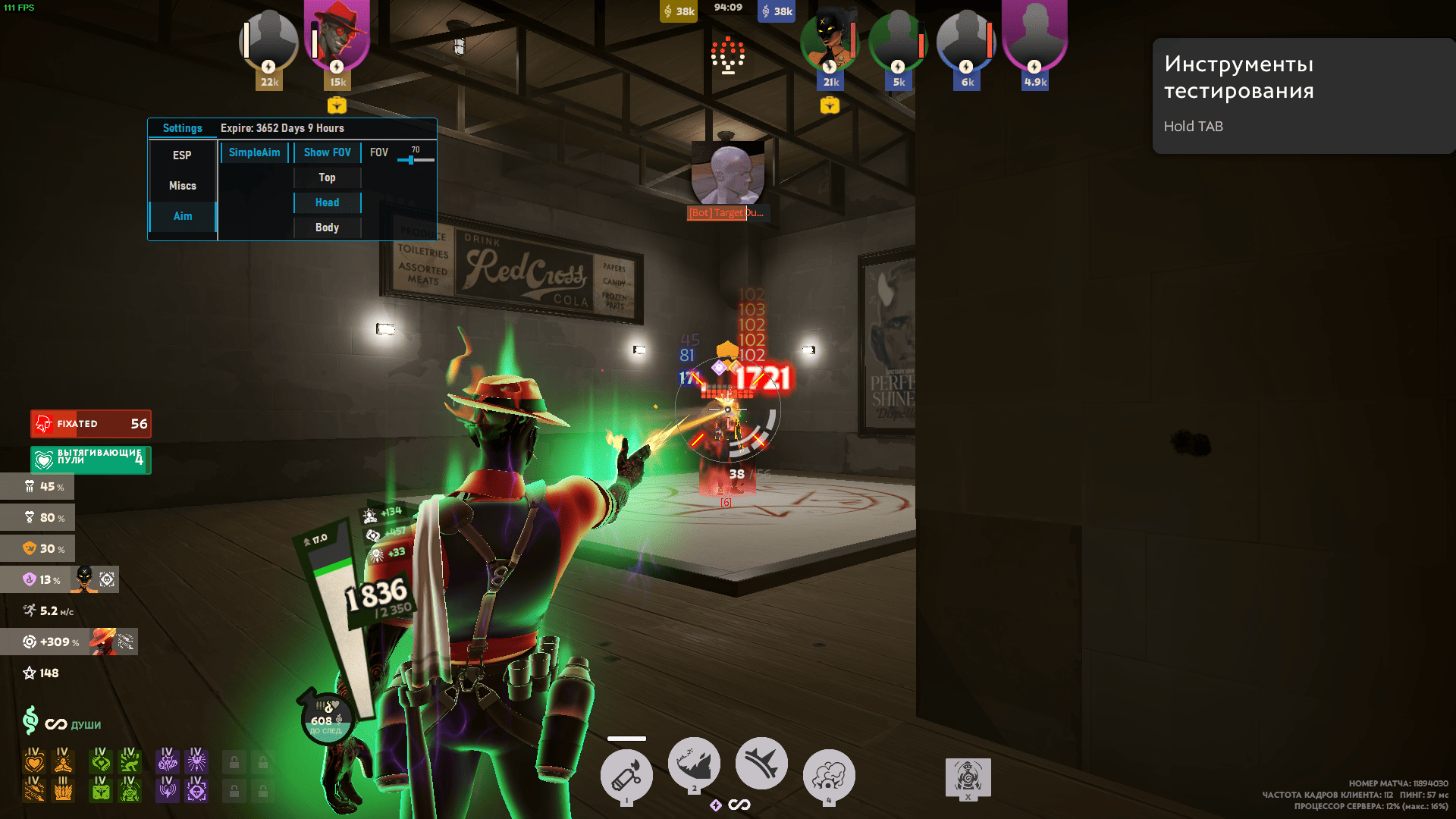Viewport: 1456px width, 819px height.
Task: Open the overlay's Settings tab
Action: [x=182, y=128]
